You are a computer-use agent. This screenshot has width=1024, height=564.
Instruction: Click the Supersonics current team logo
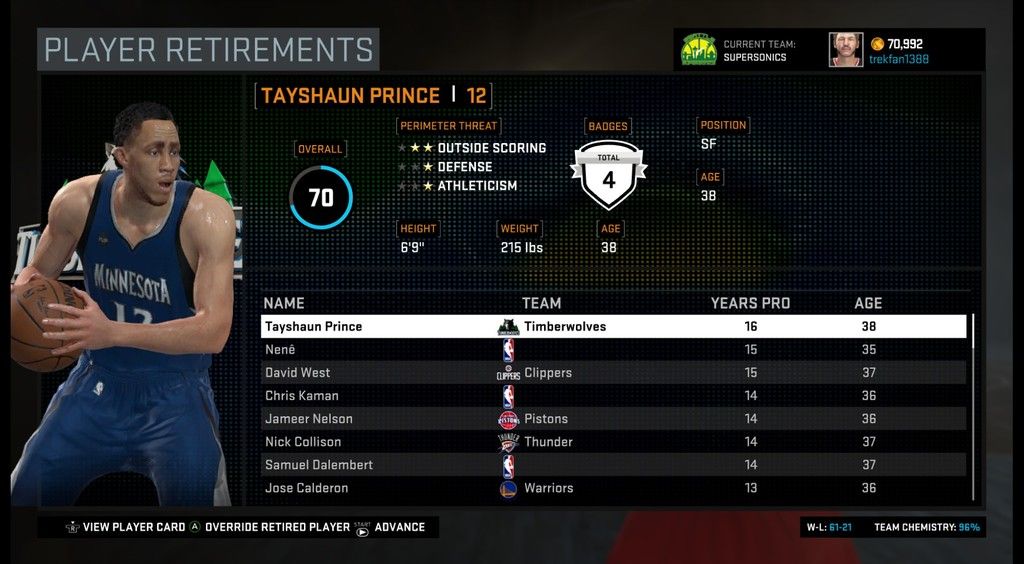[698, 50]
